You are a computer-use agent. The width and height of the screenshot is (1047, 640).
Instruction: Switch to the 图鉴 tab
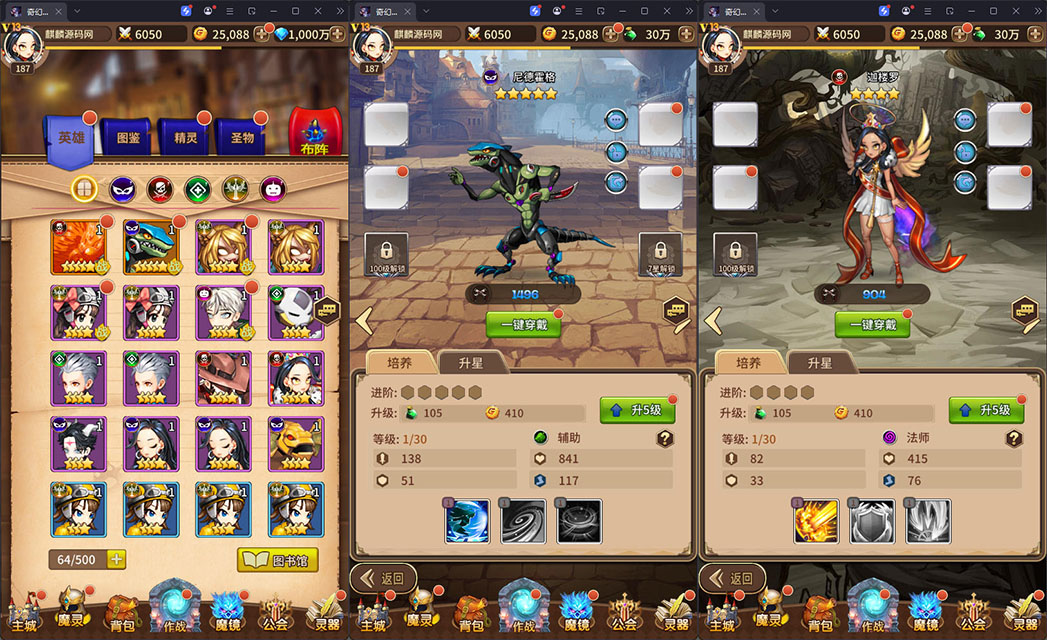click(x=128, y=138)
